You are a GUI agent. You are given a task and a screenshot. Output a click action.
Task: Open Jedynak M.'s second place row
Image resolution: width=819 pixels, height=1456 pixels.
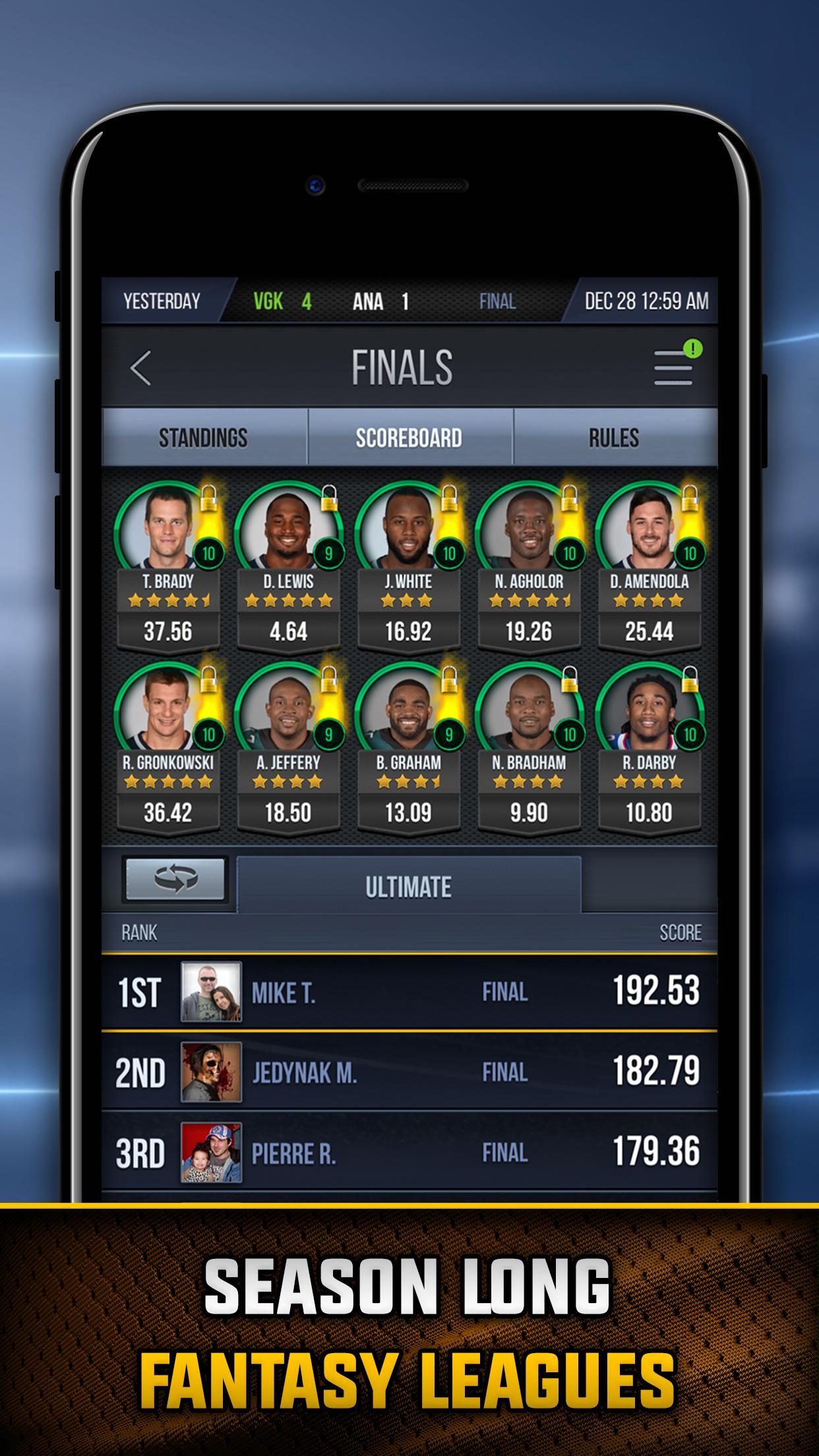coord(409,1072)
